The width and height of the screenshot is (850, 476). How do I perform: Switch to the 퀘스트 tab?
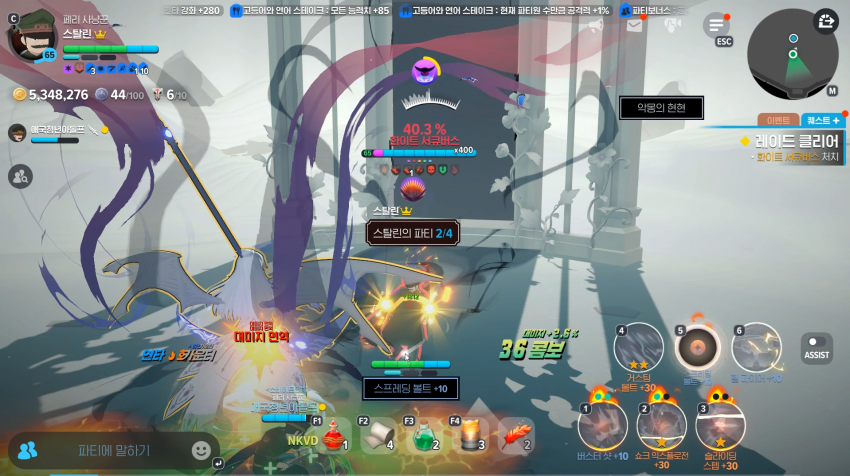pos(822,120)
